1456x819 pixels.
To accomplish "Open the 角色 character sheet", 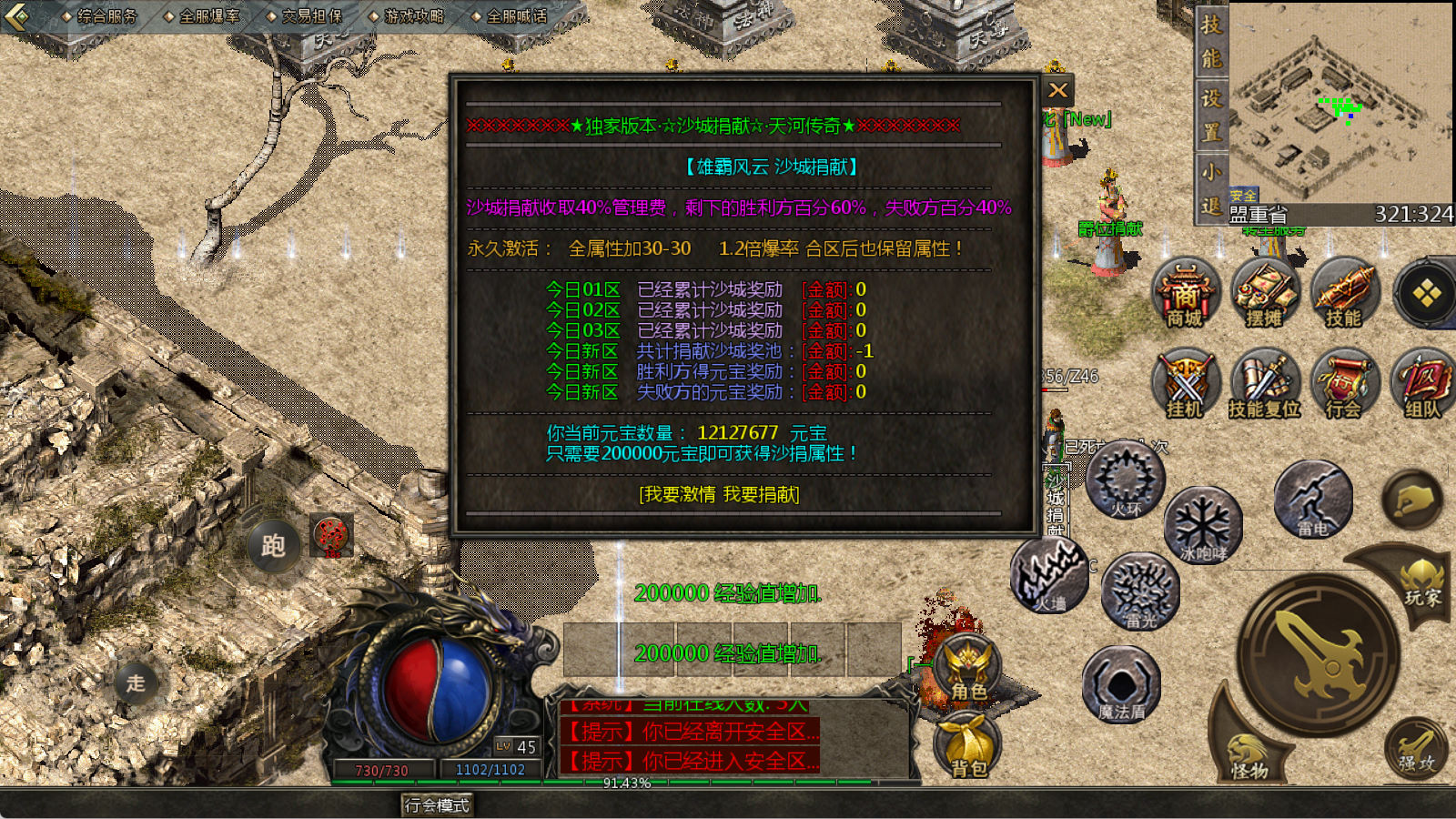I will [968, 669].
